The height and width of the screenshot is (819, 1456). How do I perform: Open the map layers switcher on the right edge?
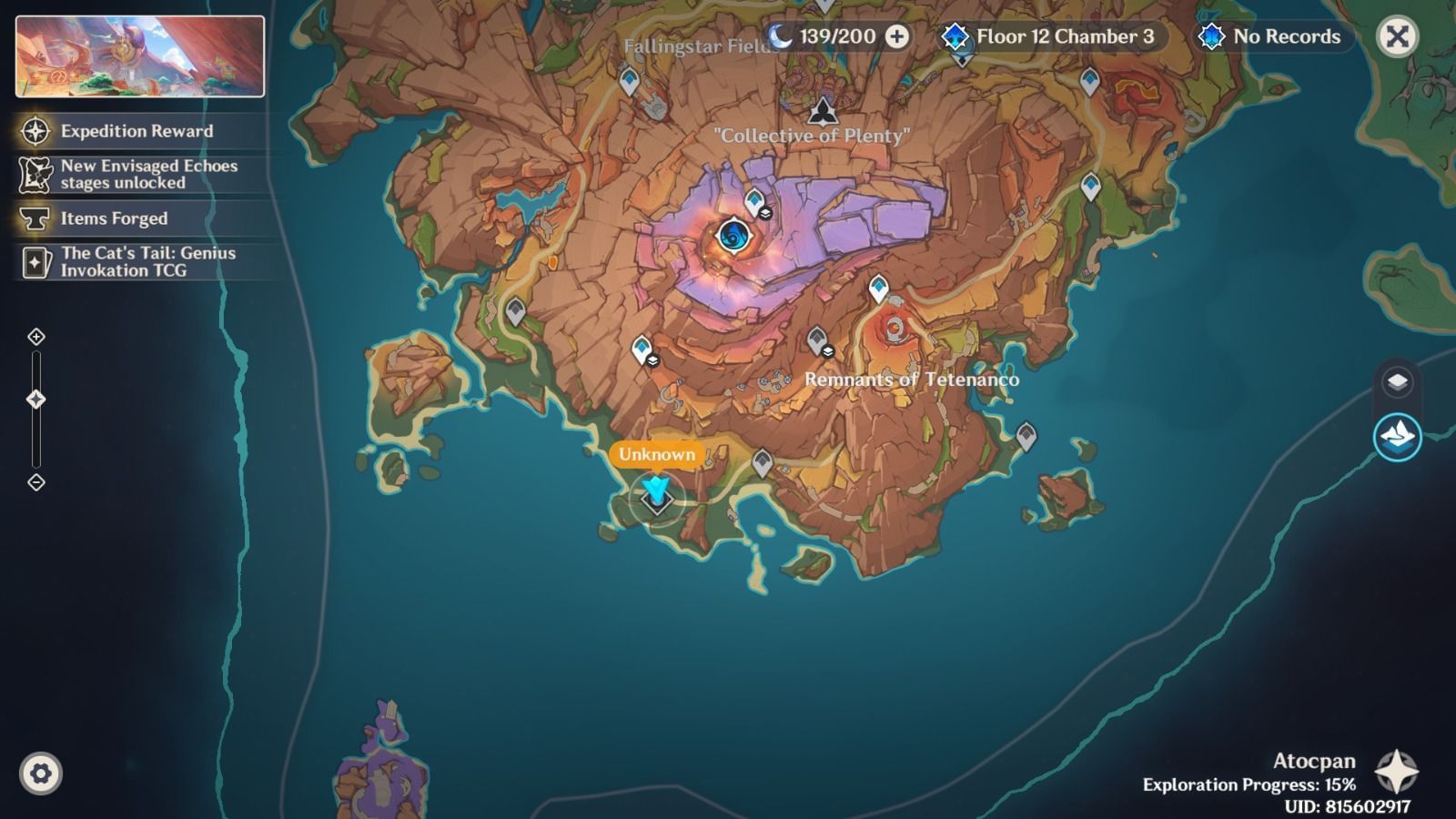[x=1399, y=380]
